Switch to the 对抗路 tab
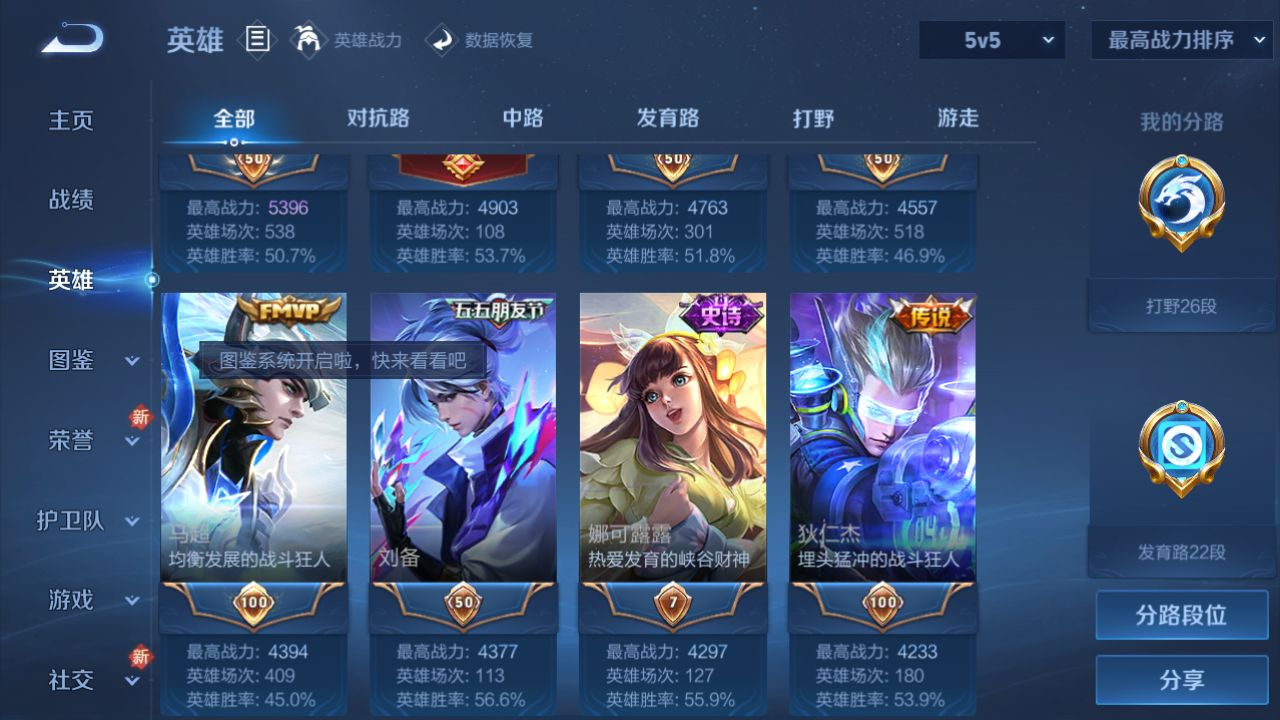 378,118
